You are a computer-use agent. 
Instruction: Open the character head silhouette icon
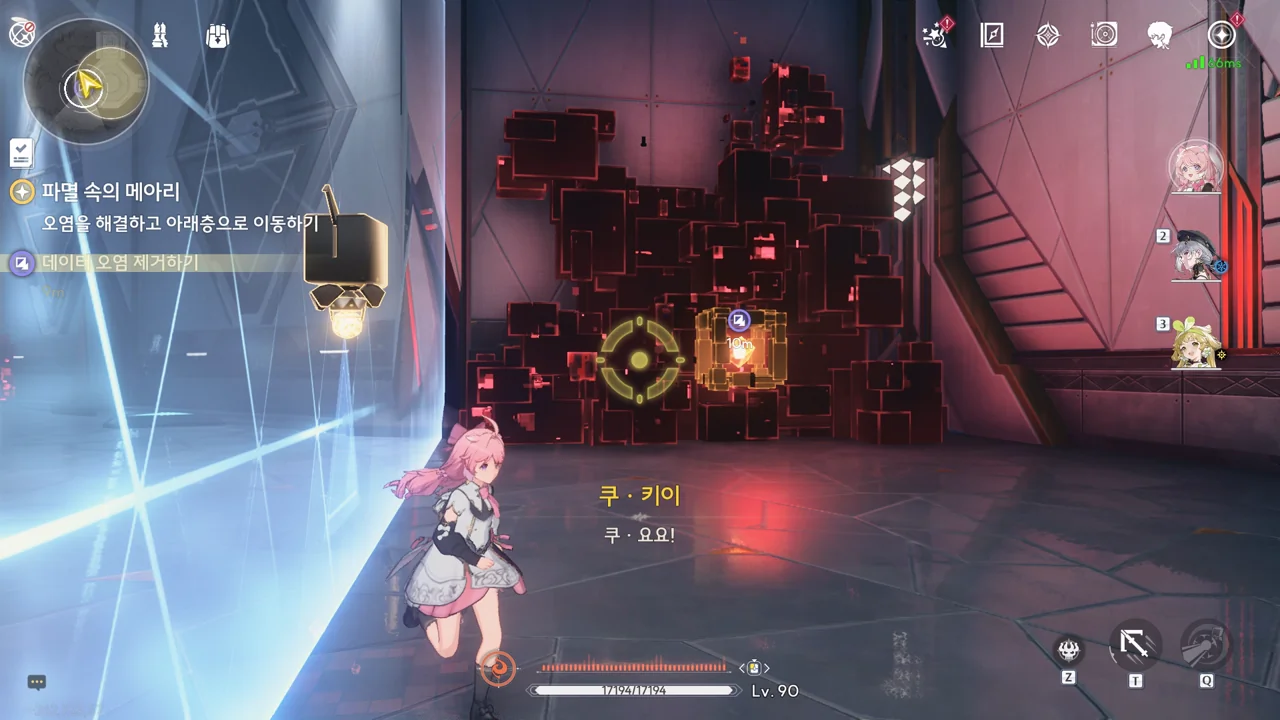click(1160, 36)
